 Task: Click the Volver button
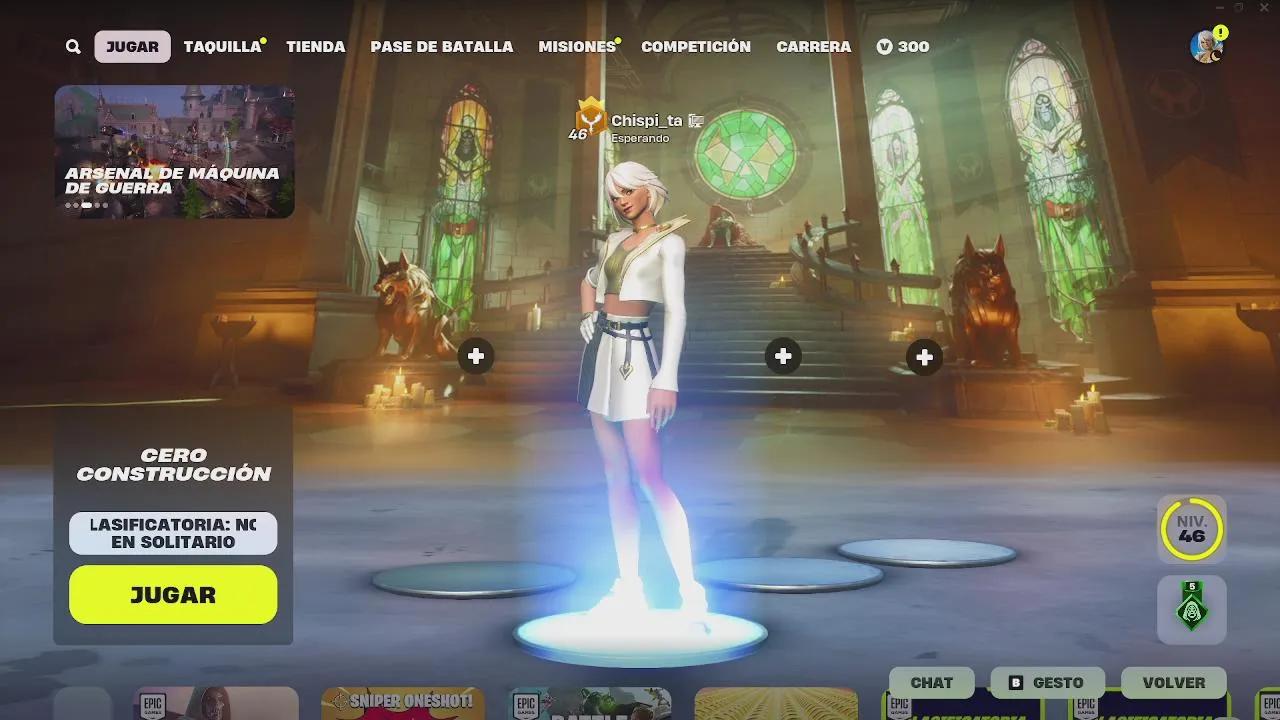coord(1173,683)
